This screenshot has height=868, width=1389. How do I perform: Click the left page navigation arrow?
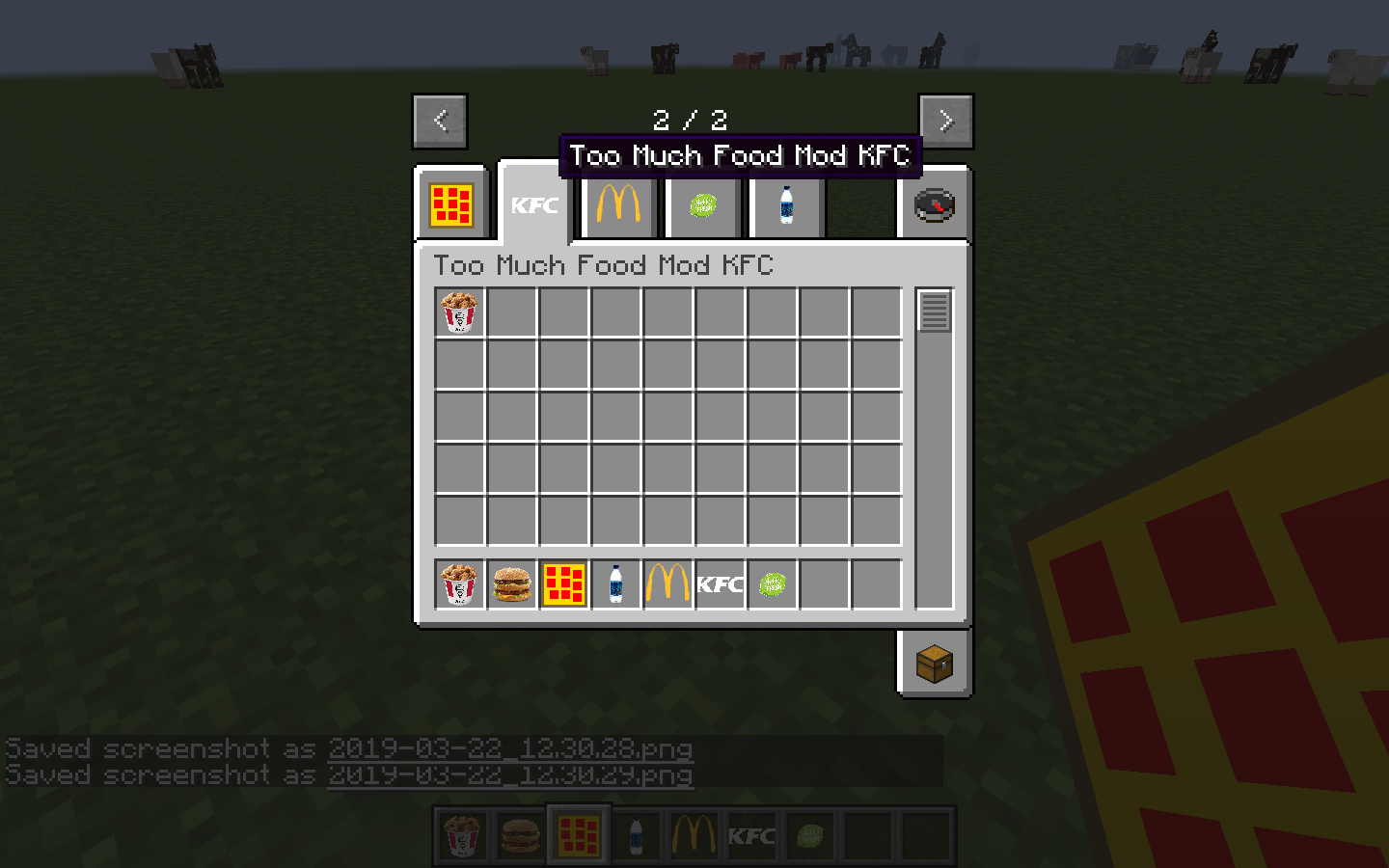pyautogui.click(x=439, y=121)
